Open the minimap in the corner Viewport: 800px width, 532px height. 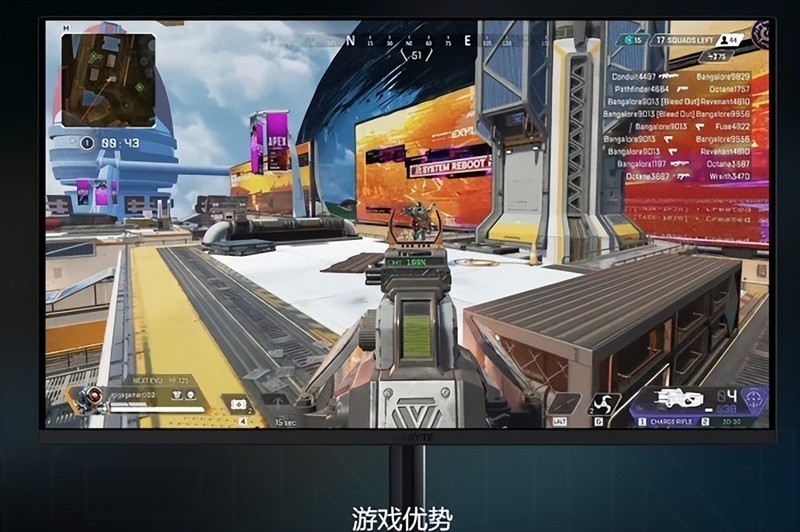click(108, 80)
